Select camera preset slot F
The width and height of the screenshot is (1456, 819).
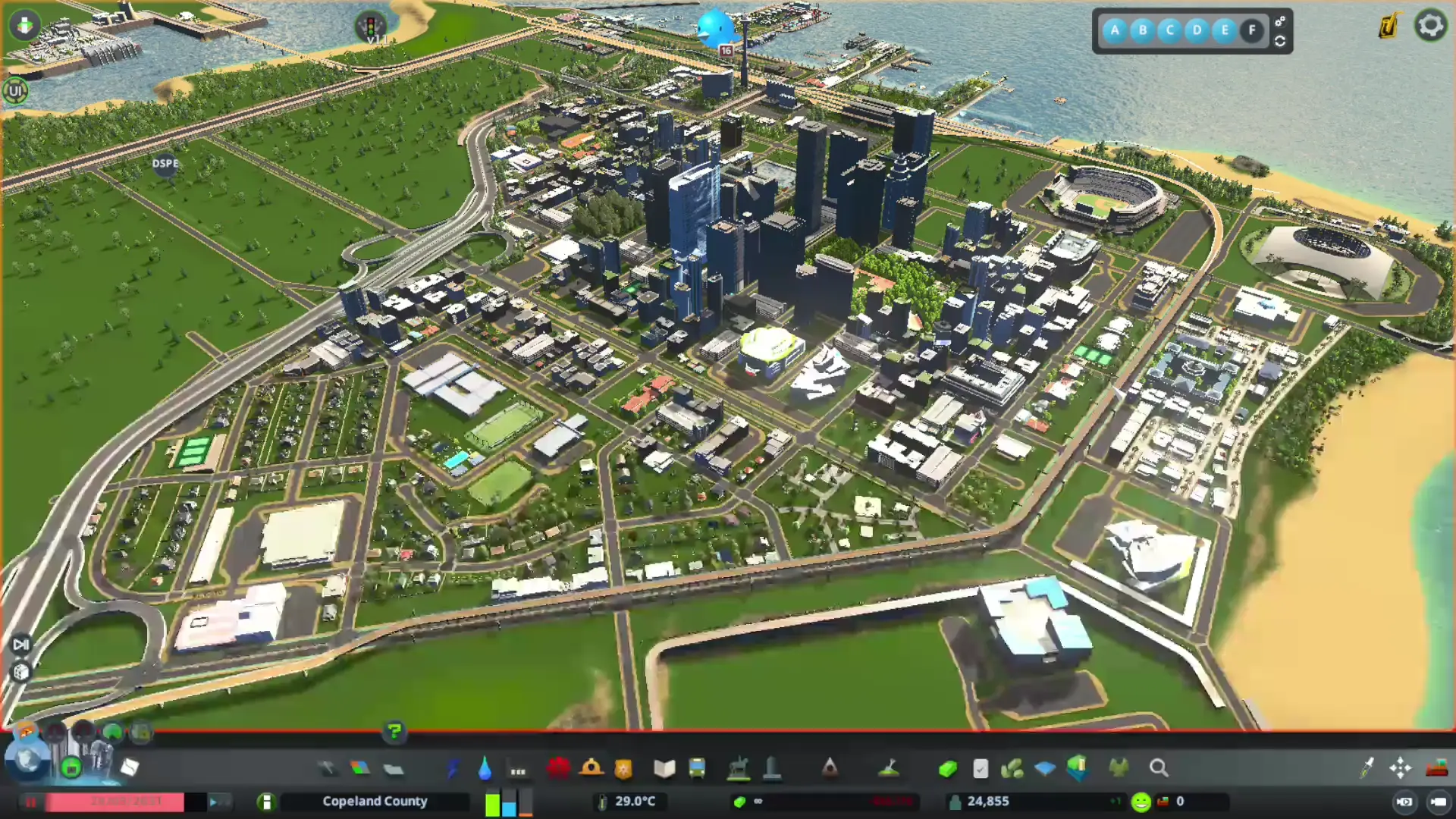point(1251,30)
